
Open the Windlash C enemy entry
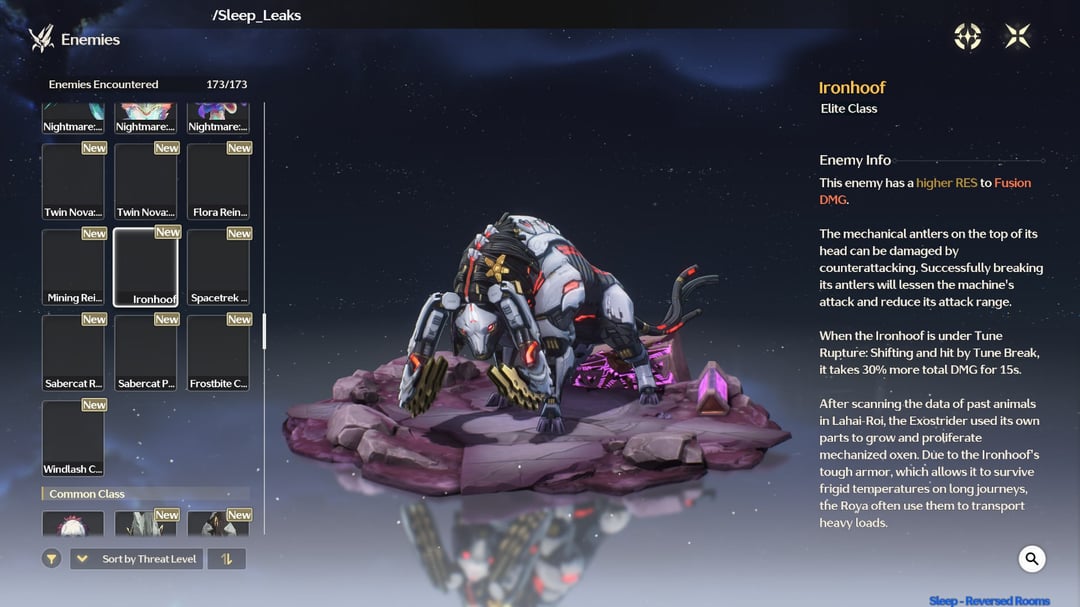coord(73,438)
